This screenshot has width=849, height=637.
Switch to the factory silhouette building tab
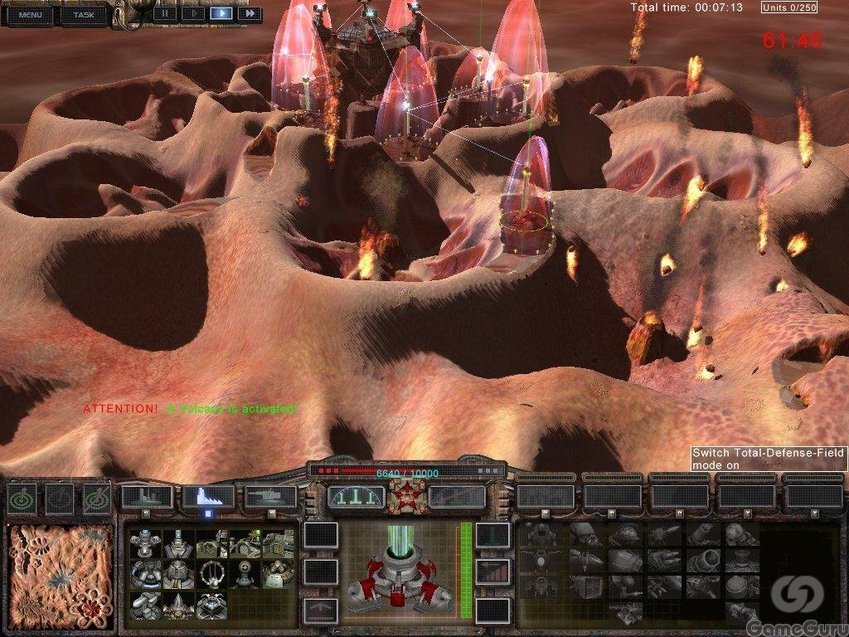click(x=146, y=496)
